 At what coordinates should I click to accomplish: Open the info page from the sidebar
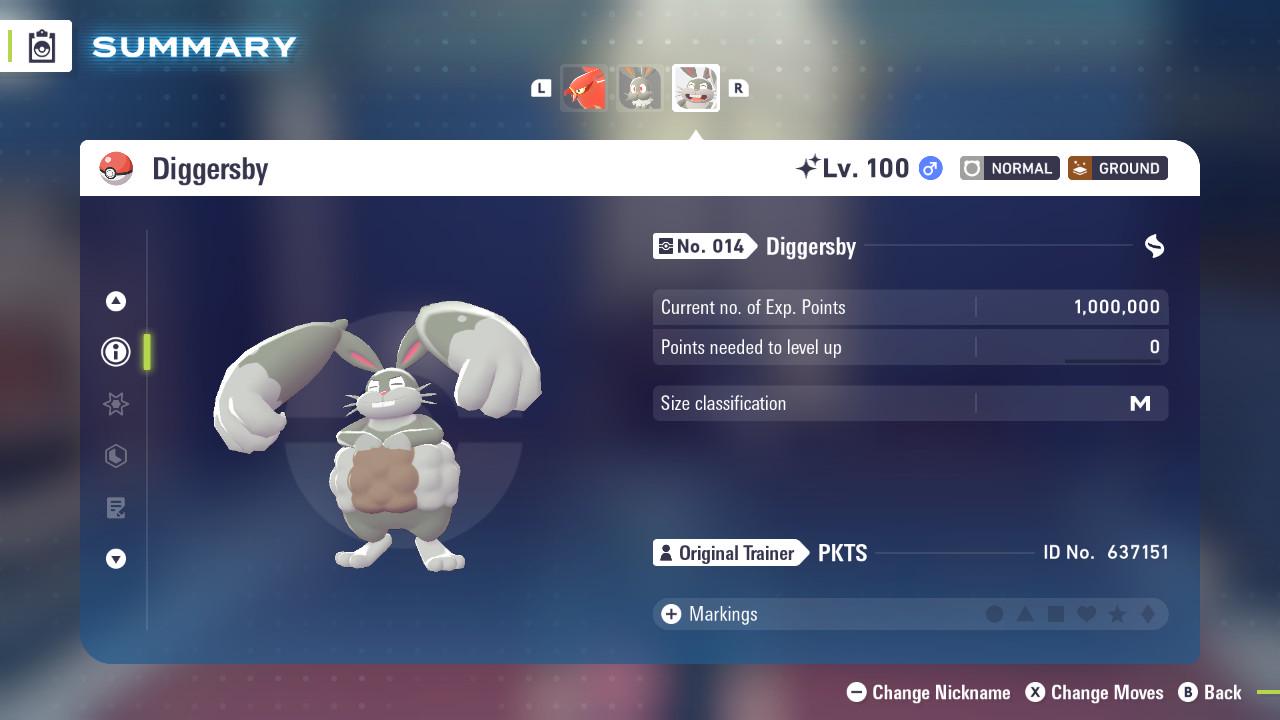tap(115, 352)
